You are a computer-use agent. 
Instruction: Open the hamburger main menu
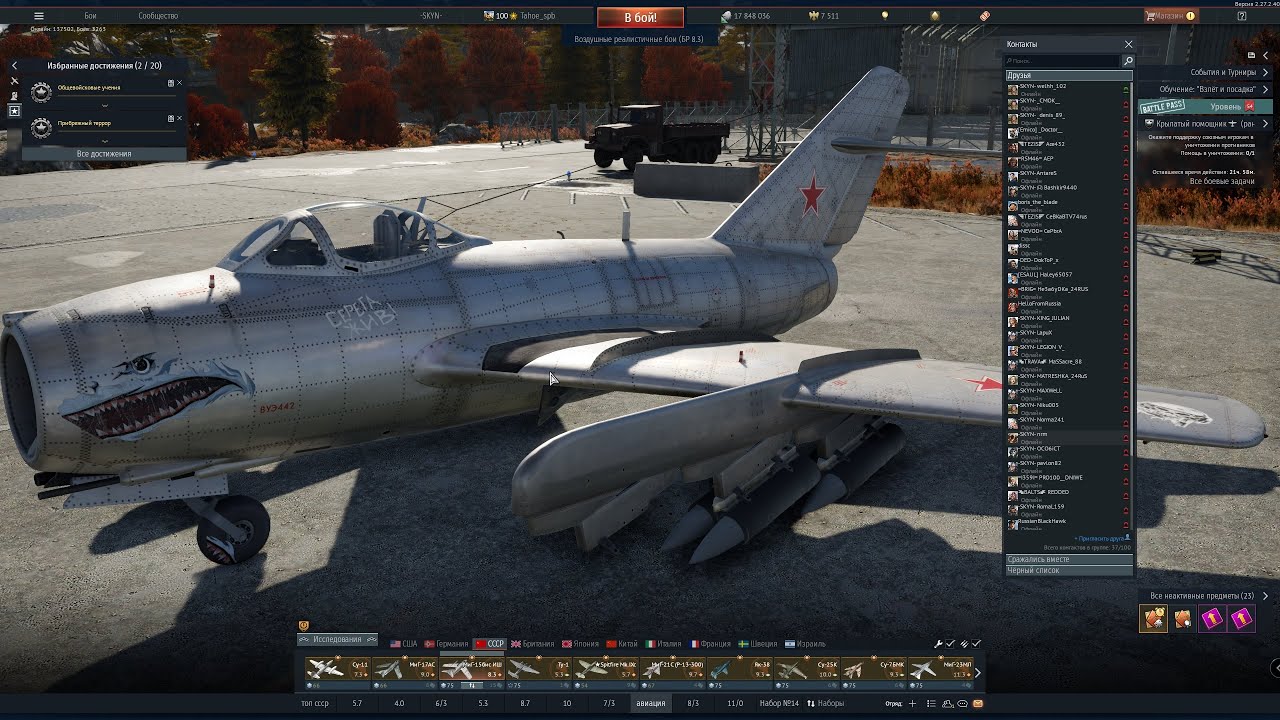click(x=39, y=16)
